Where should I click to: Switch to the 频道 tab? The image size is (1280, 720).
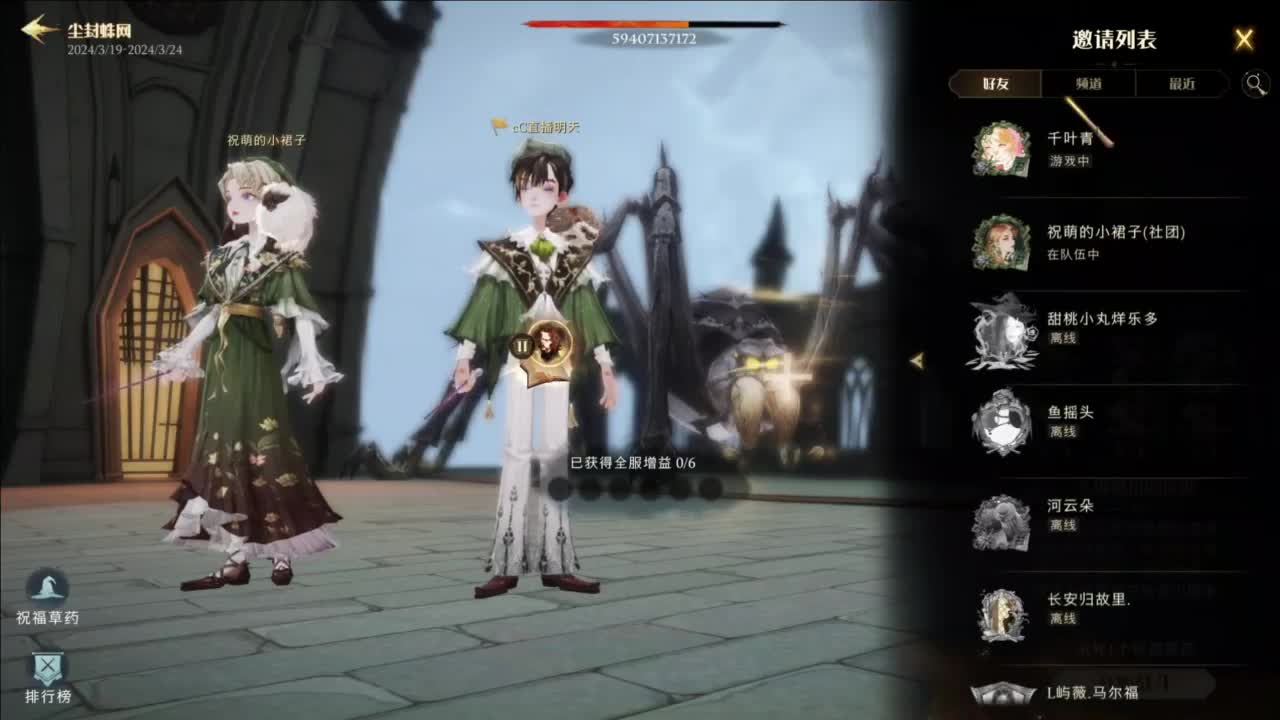pos(1089,84)
